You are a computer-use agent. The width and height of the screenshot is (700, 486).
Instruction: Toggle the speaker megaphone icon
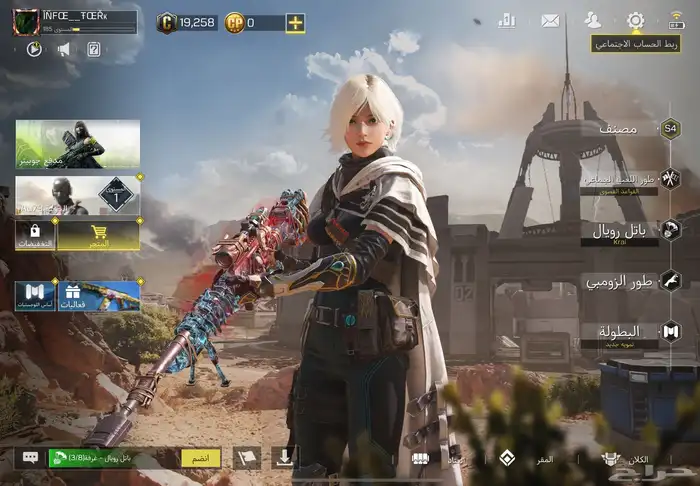pyautogui.click(x=63, y=48)
